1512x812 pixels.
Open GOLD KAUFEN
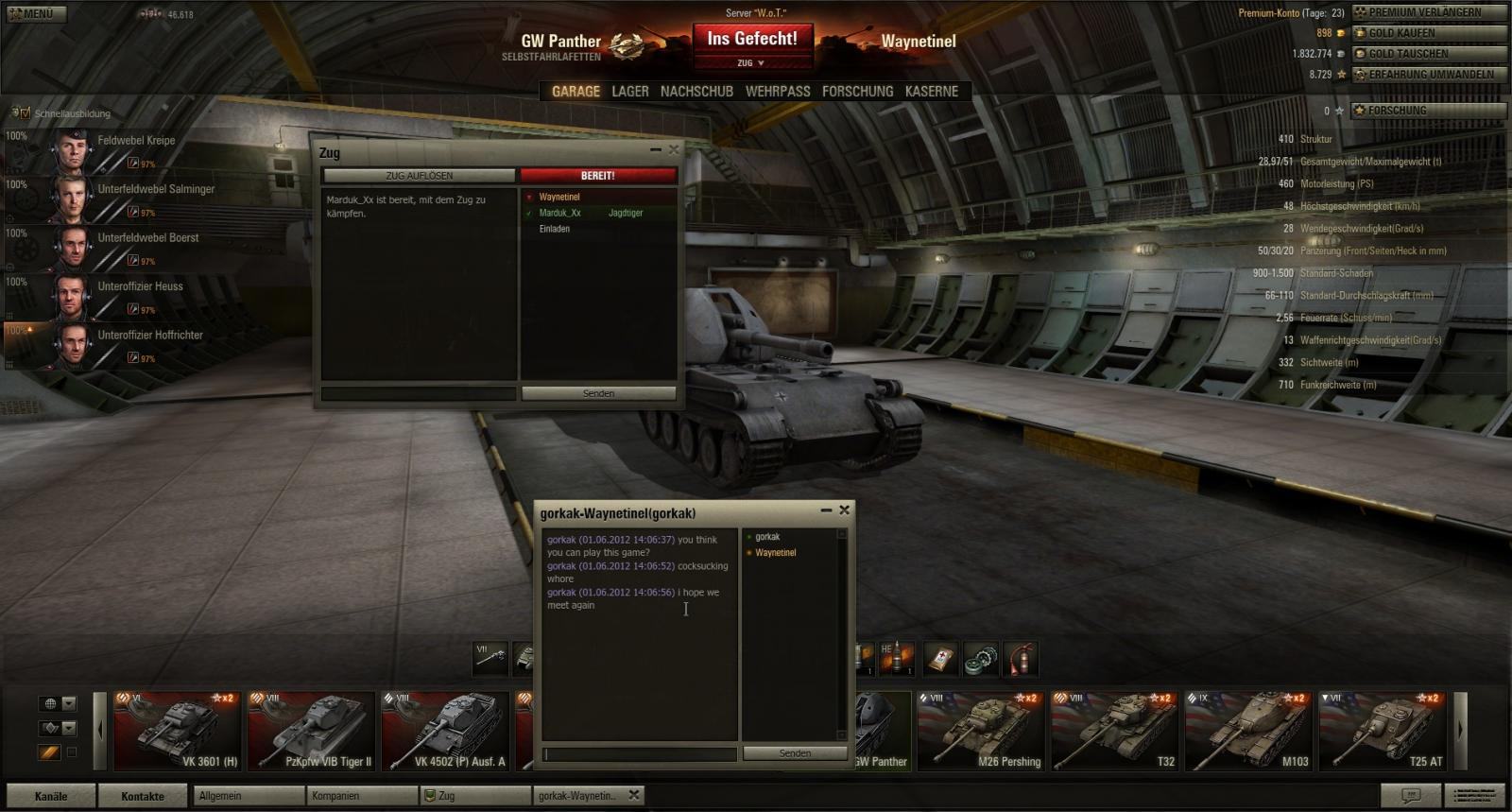pos(1429,33)
